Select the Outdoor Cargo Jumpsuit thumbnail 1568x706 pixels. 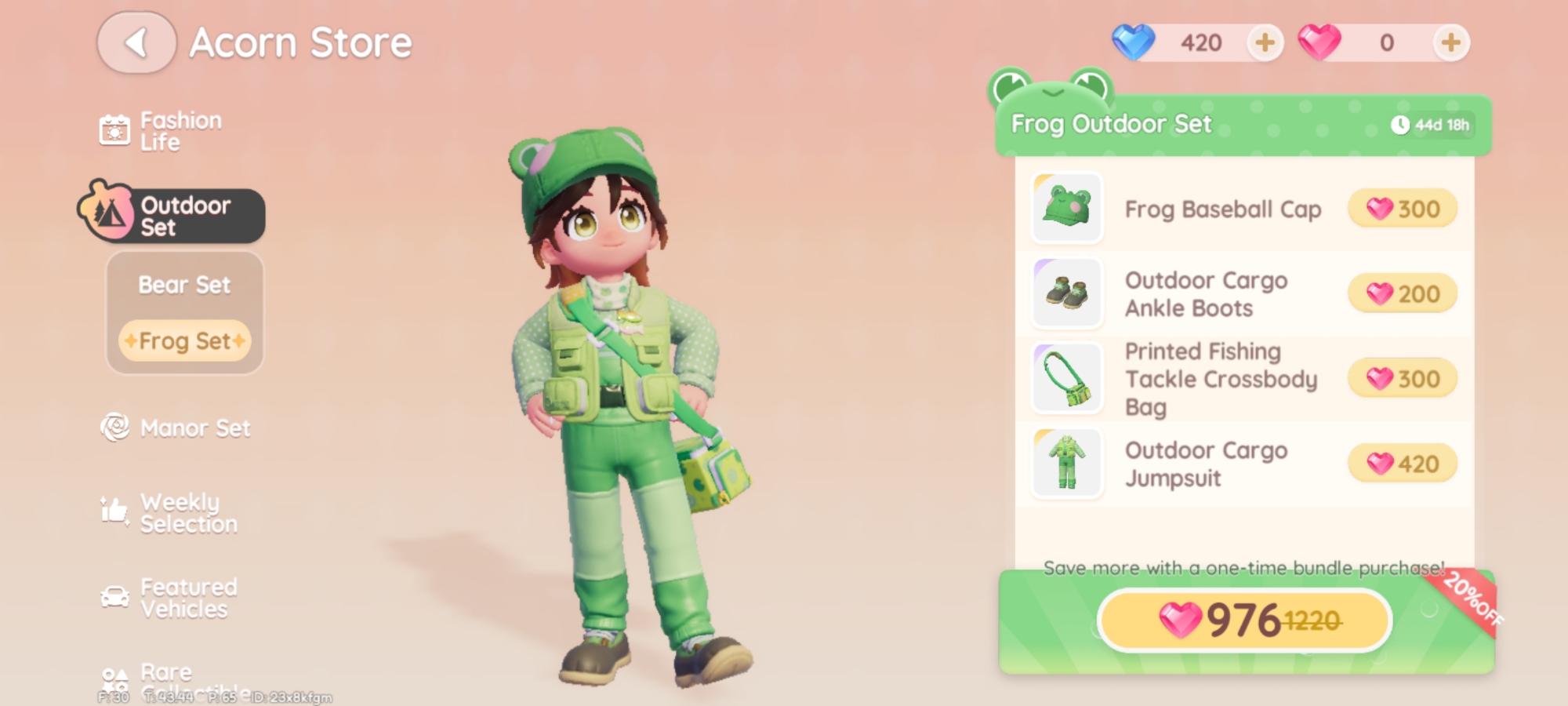coord(1067,463)
